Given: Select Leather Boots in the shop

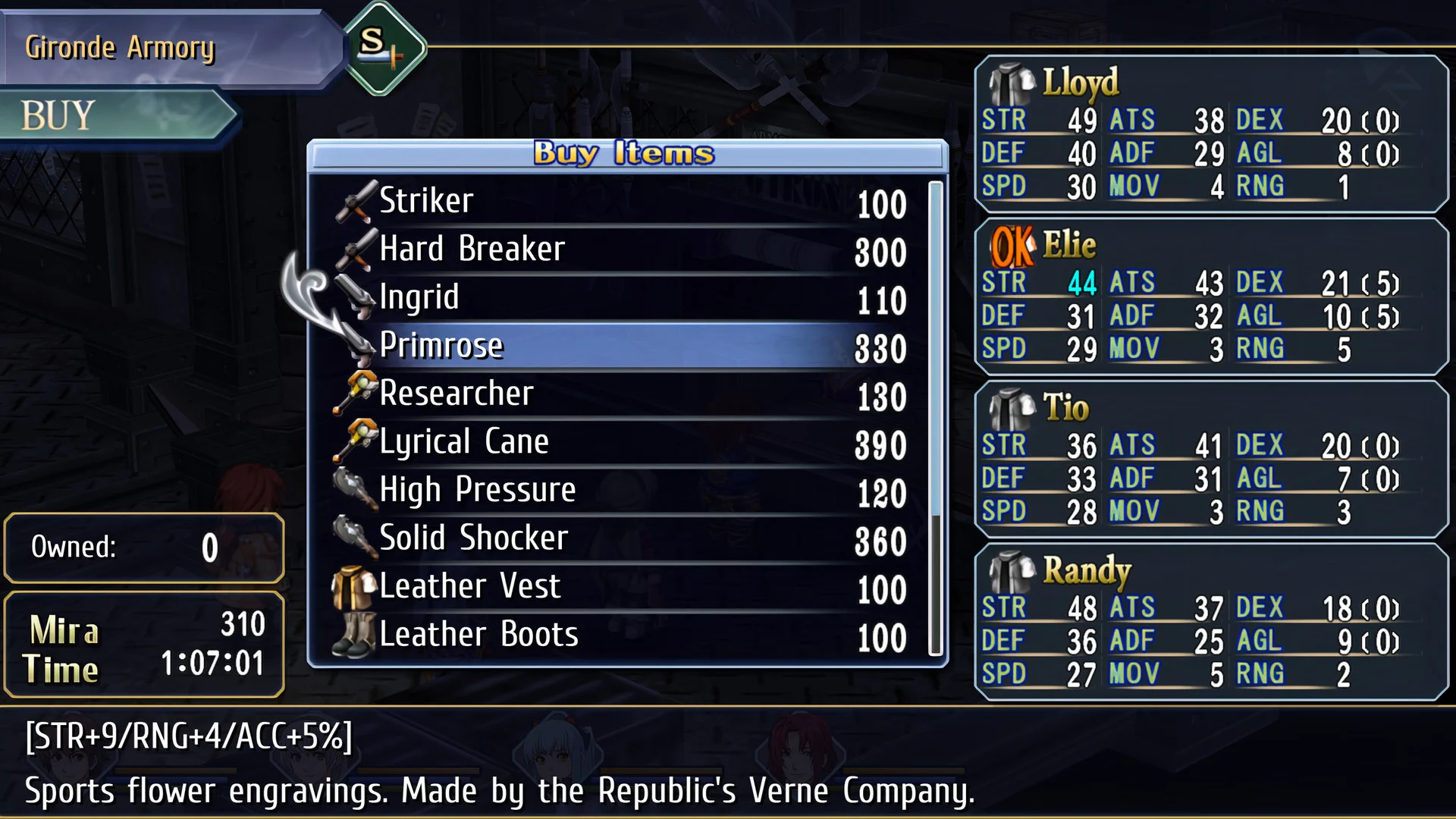Looking at the screenshot, I should pos(622,635).
